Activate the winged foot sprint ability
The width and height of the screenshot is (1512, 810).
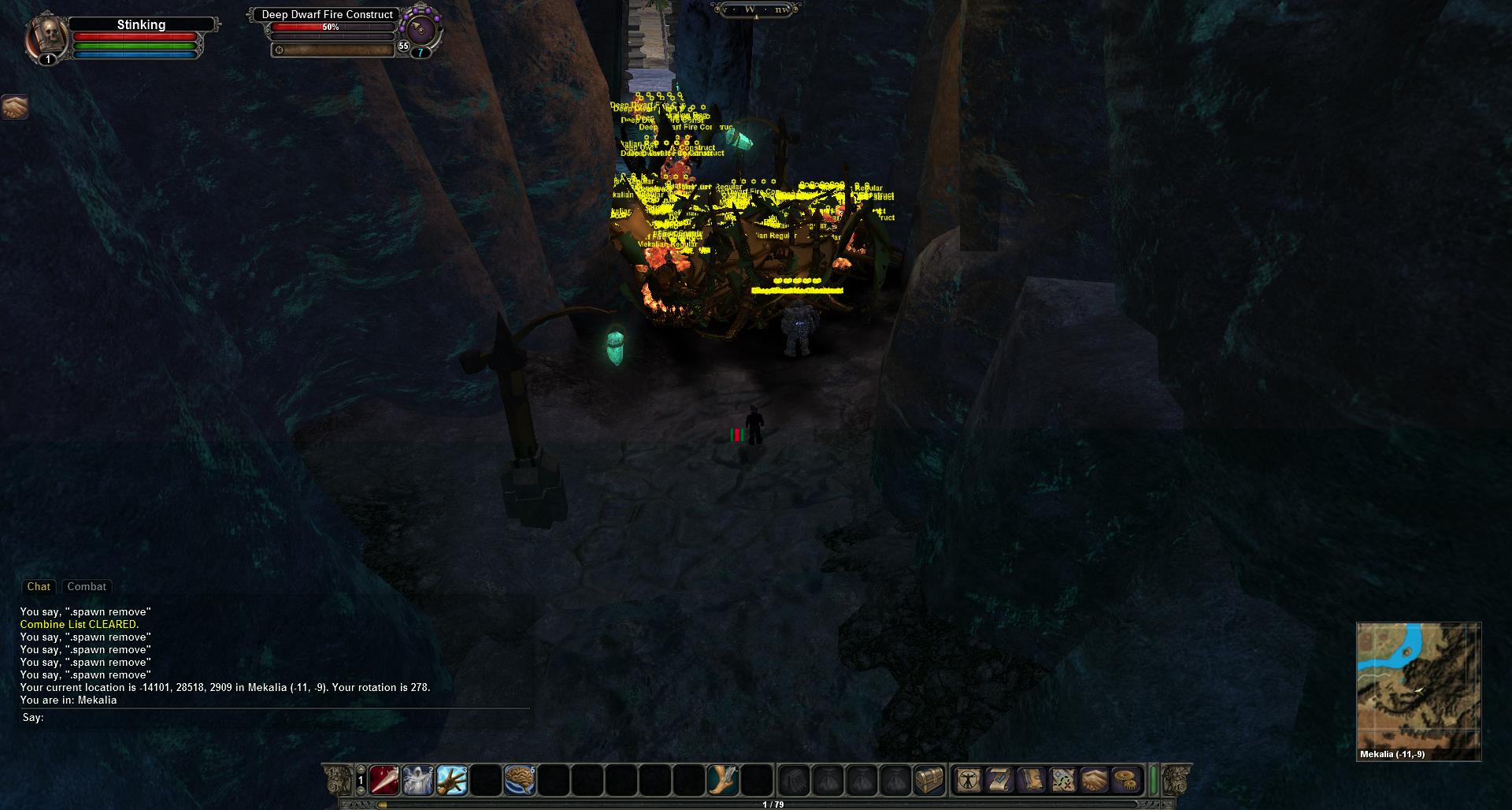723,780
